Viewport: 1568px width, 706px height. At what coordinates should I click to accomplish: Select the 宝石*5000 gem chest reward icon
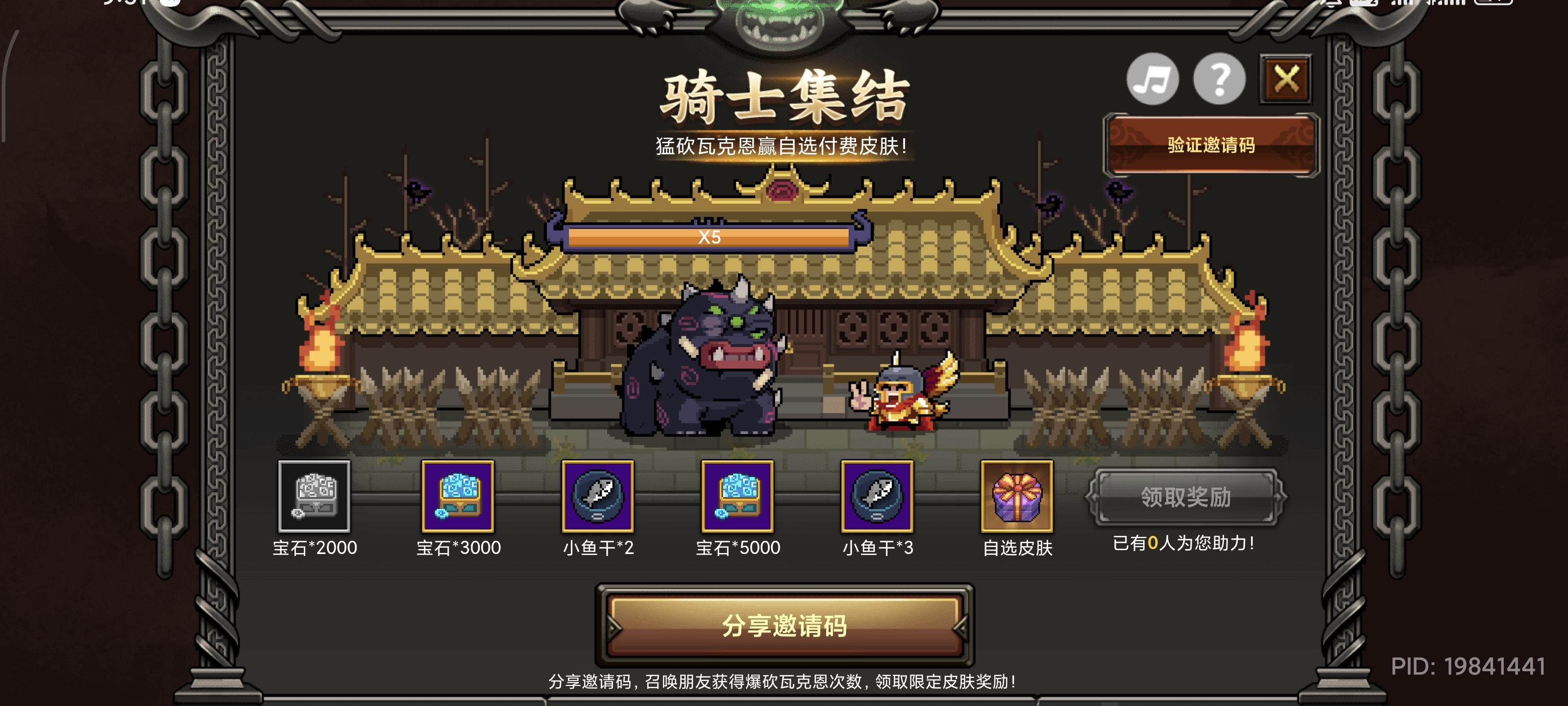[x=738, y=499]
